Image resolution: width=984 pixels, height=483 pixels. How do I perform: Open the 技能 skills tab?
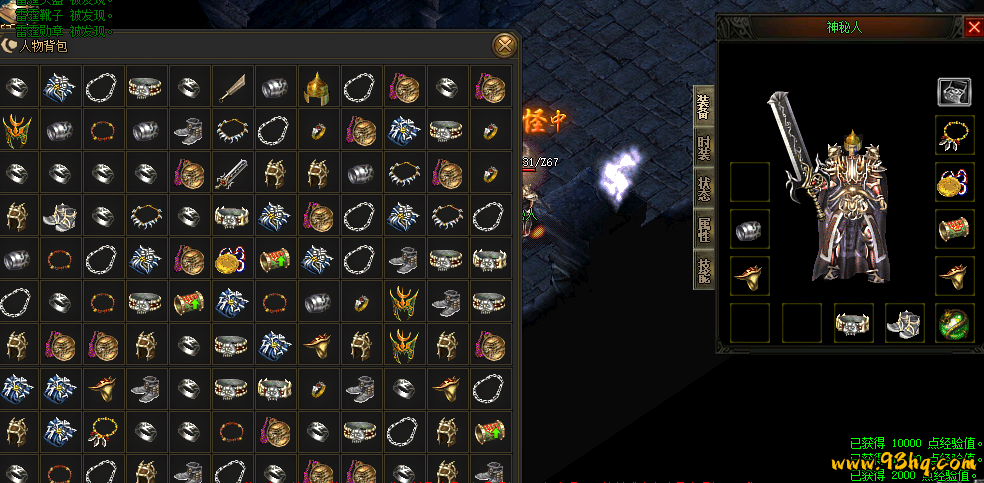pos(704,269)
